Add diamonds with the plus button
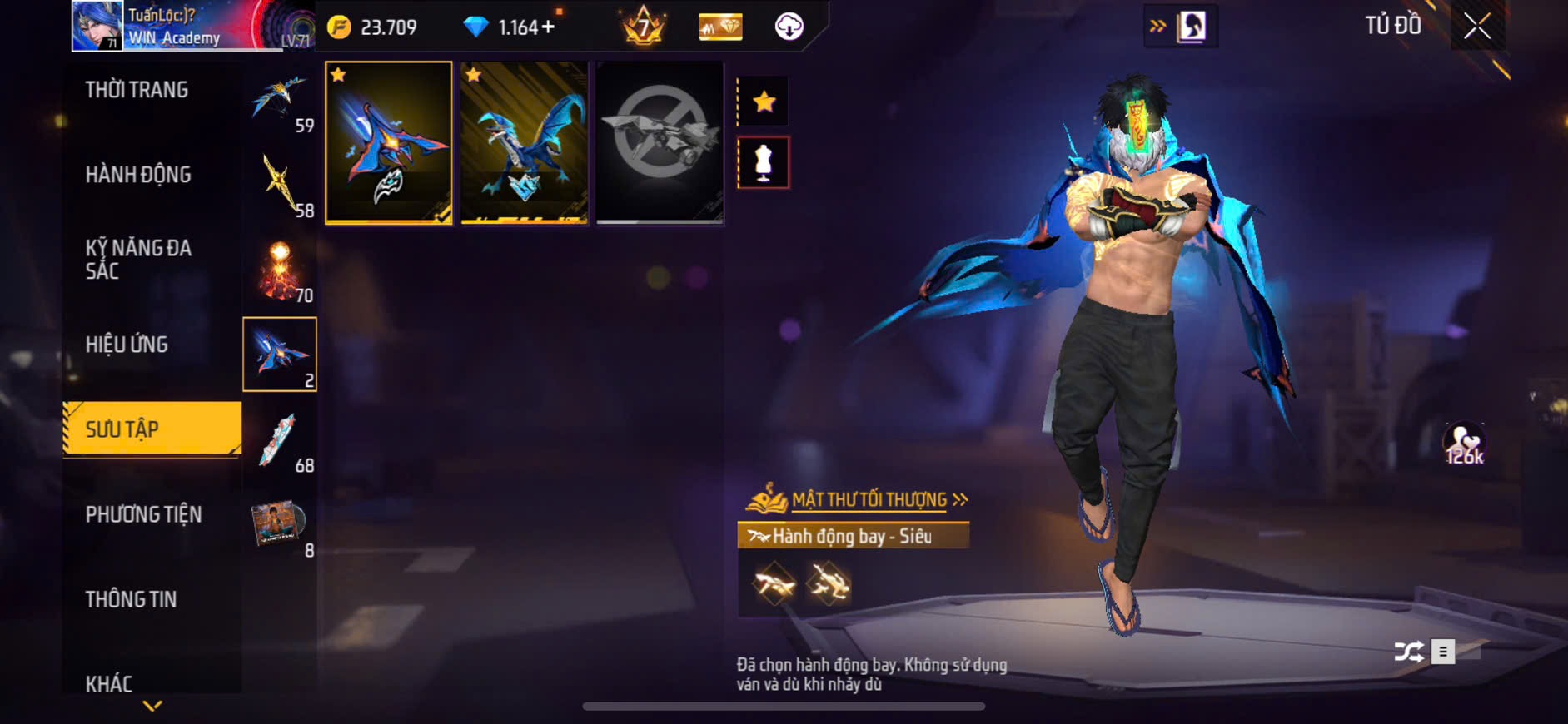The width and height of the screenshot is (1568, 724). pyautogui.click(x=548, y=27)
